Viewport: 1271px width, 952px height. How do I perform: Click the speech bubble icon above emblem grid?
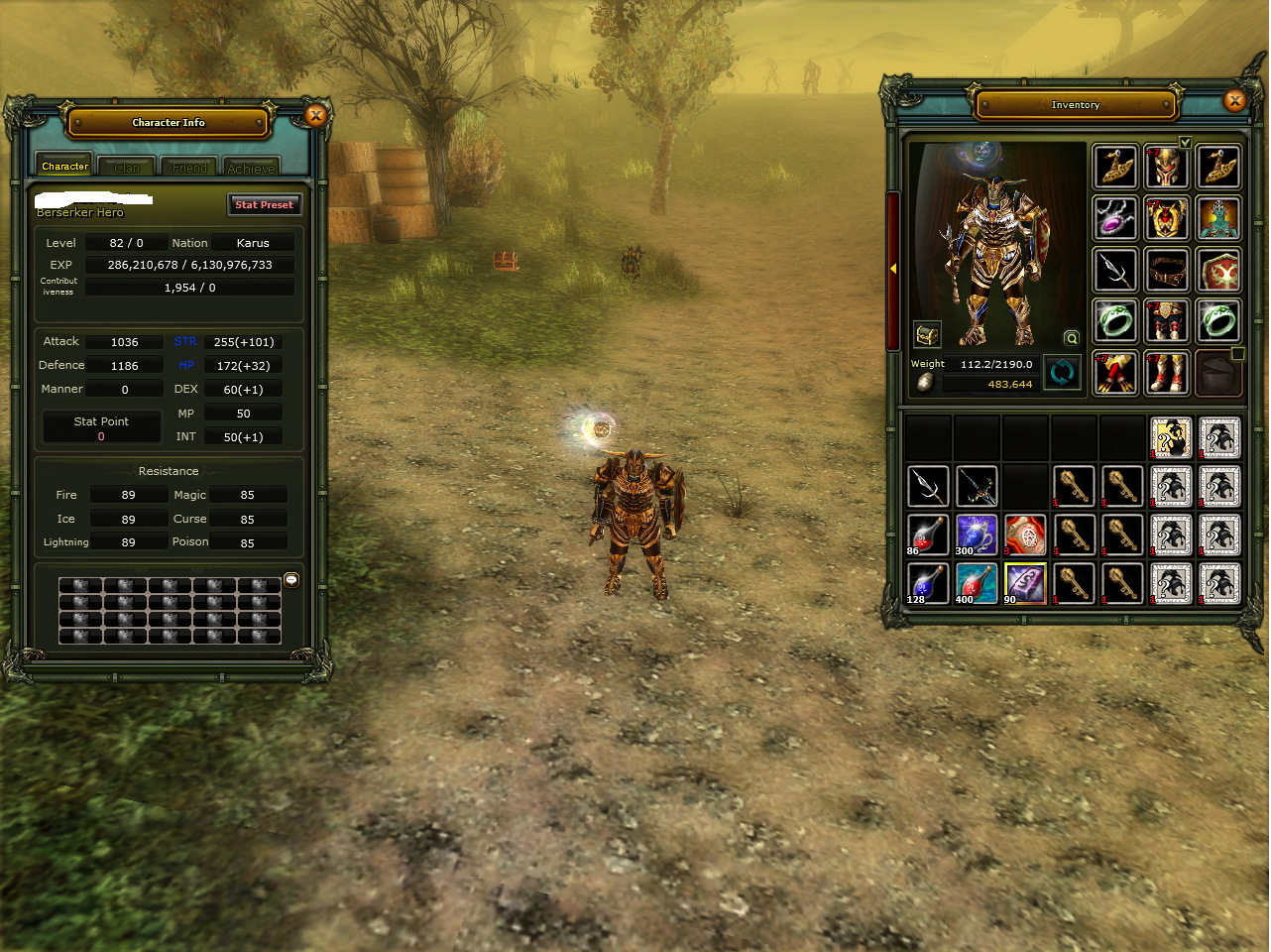pos(291,579)
